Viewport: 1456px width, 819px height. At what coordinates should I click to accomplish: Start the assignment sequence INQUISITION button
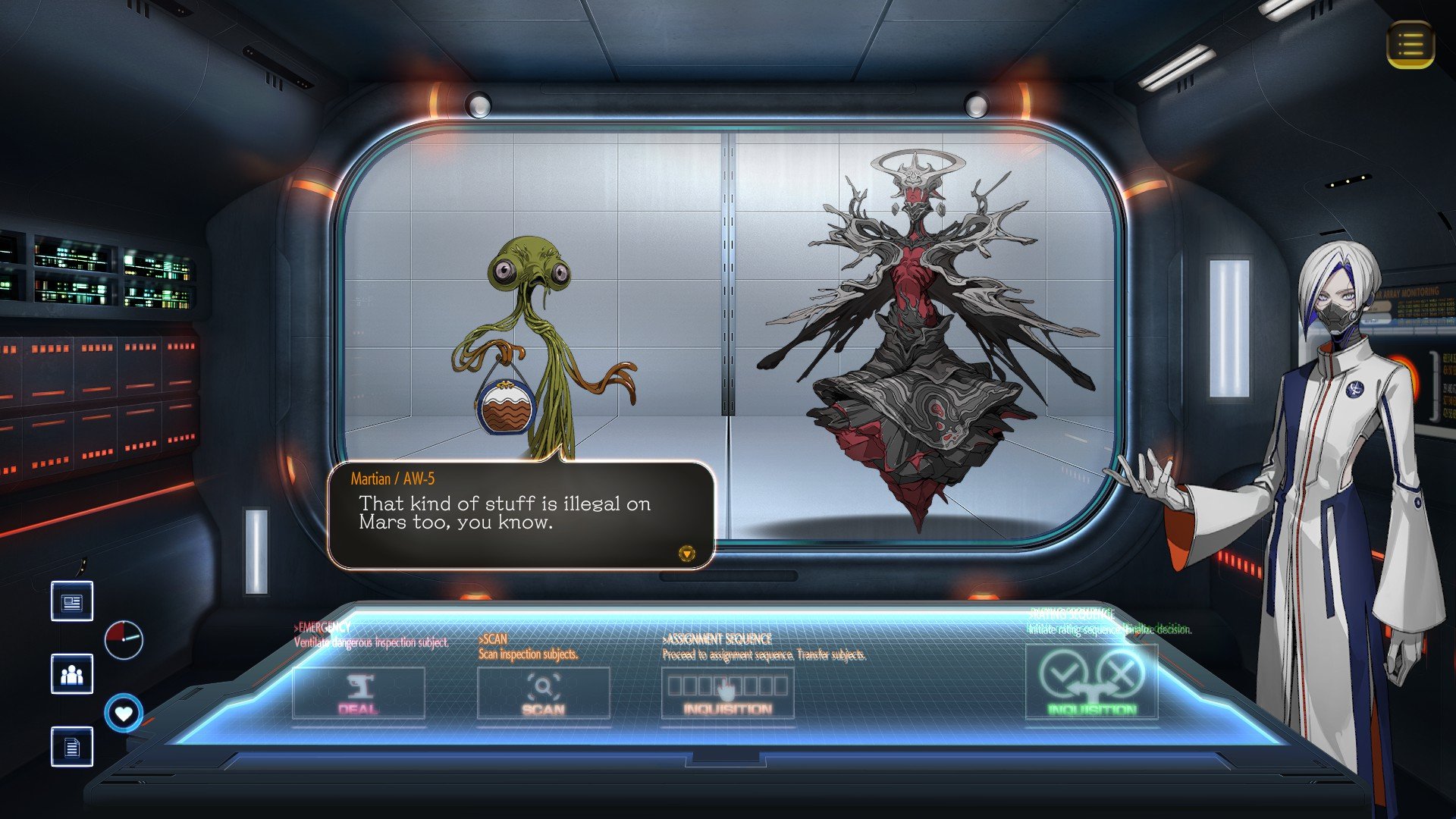click(x=727, y=693)
